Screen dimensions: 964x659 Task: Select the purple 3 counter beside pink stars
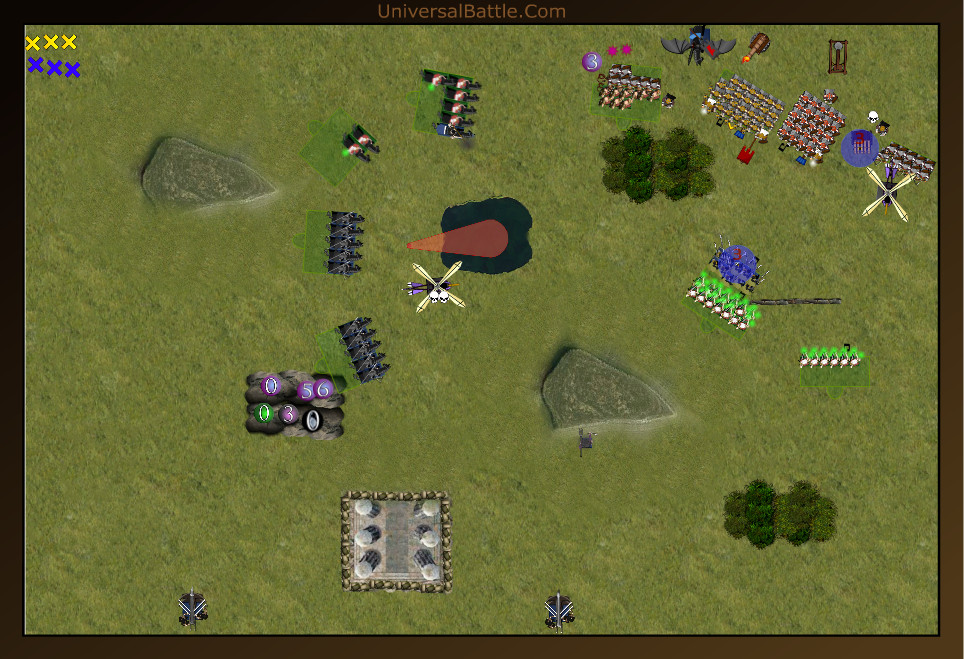pos(591,62)
